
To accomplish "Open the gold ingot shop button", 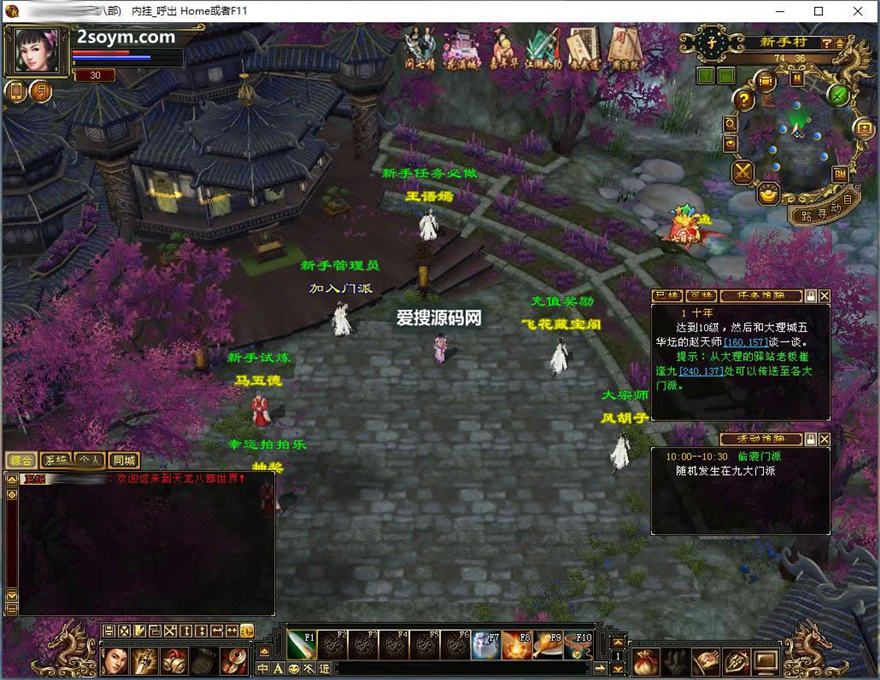I will point(768,195).
